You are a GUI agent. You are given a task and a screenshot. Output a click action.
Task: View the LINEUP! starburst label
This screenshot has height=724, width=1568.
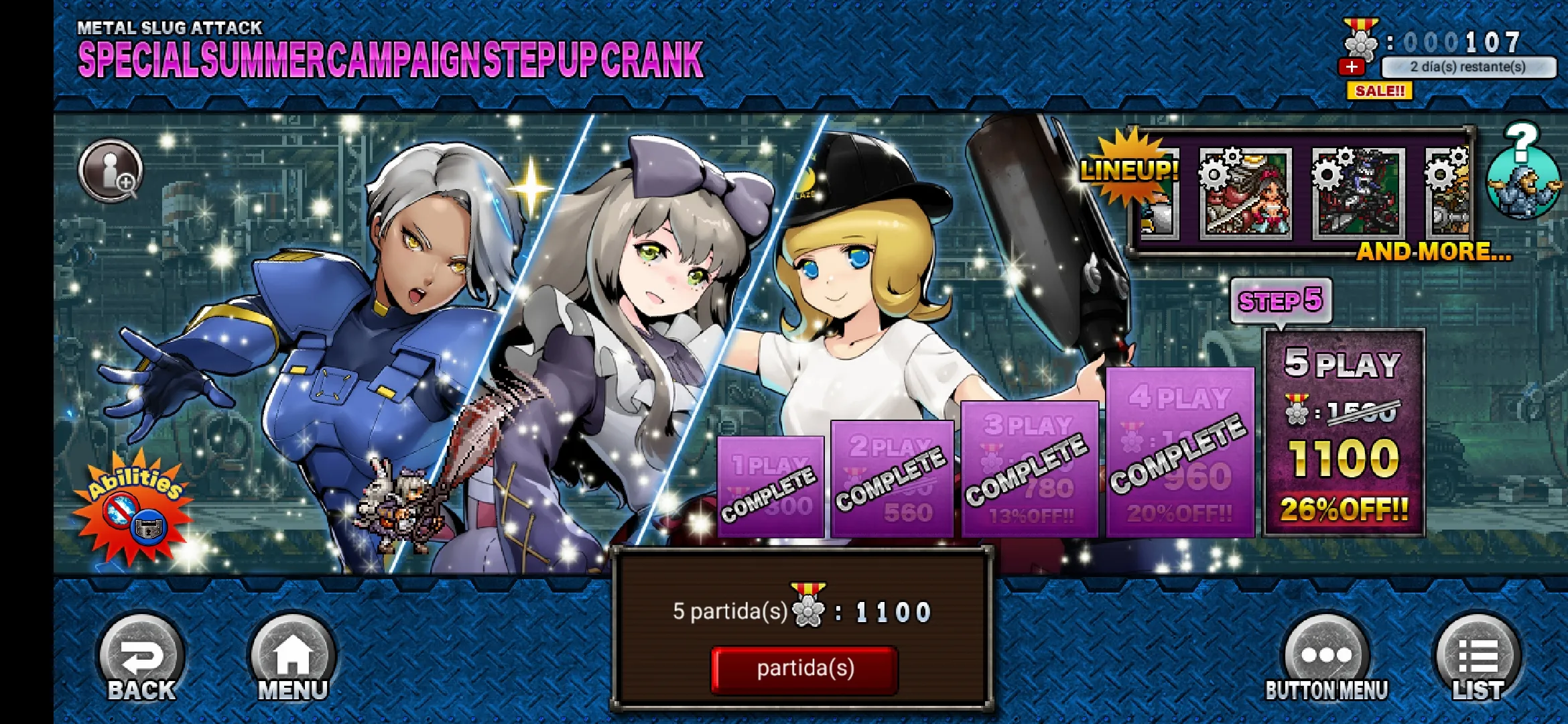[1129, 169]
